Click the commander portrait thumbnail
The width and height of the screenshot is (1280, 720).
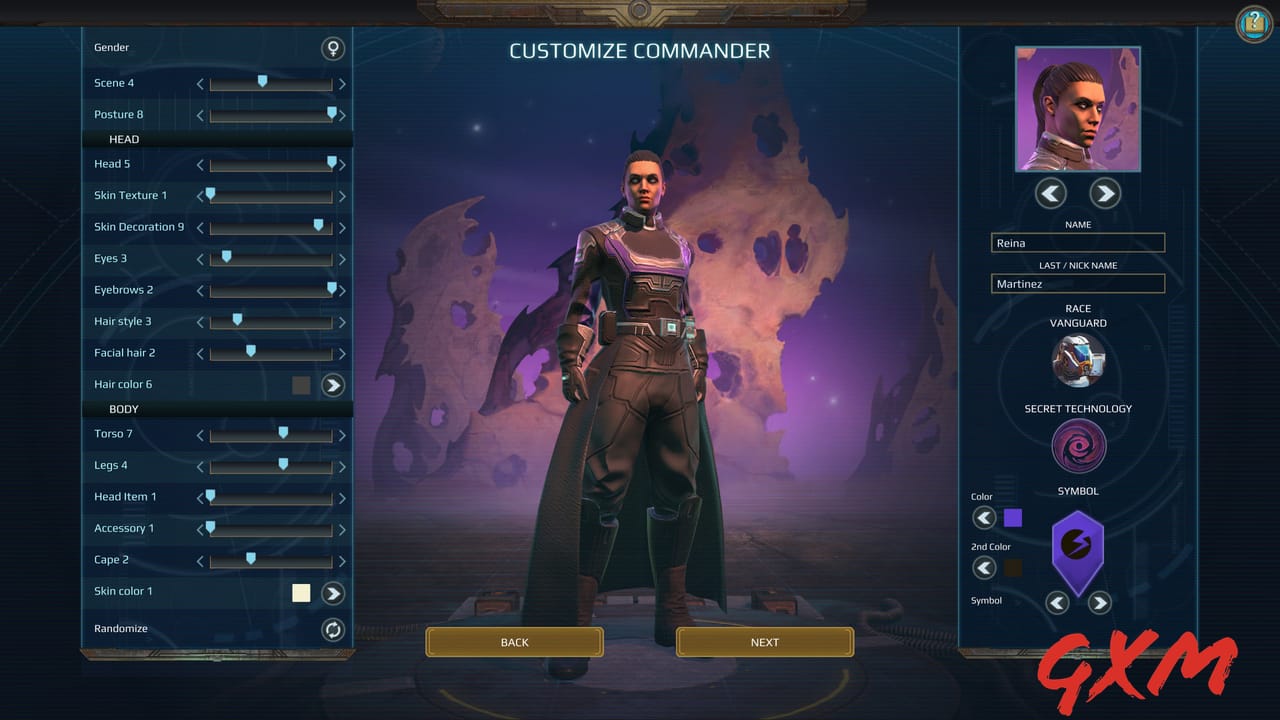tap(1078, 110)
